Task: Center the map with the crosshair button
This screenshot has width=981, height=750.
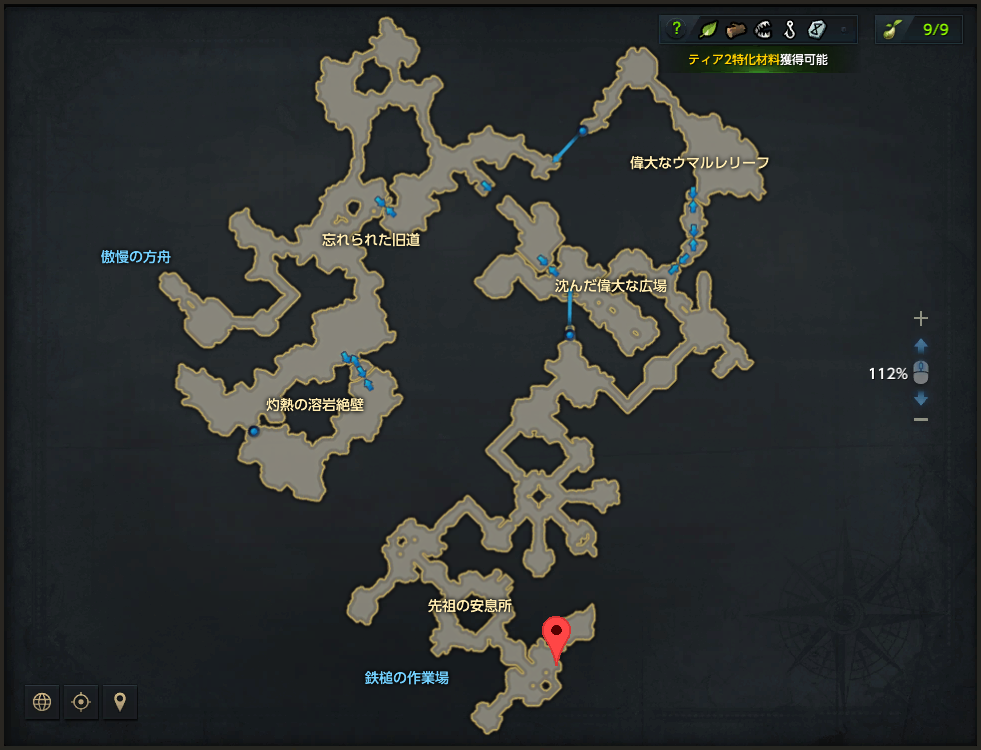Action: point(81,702)
